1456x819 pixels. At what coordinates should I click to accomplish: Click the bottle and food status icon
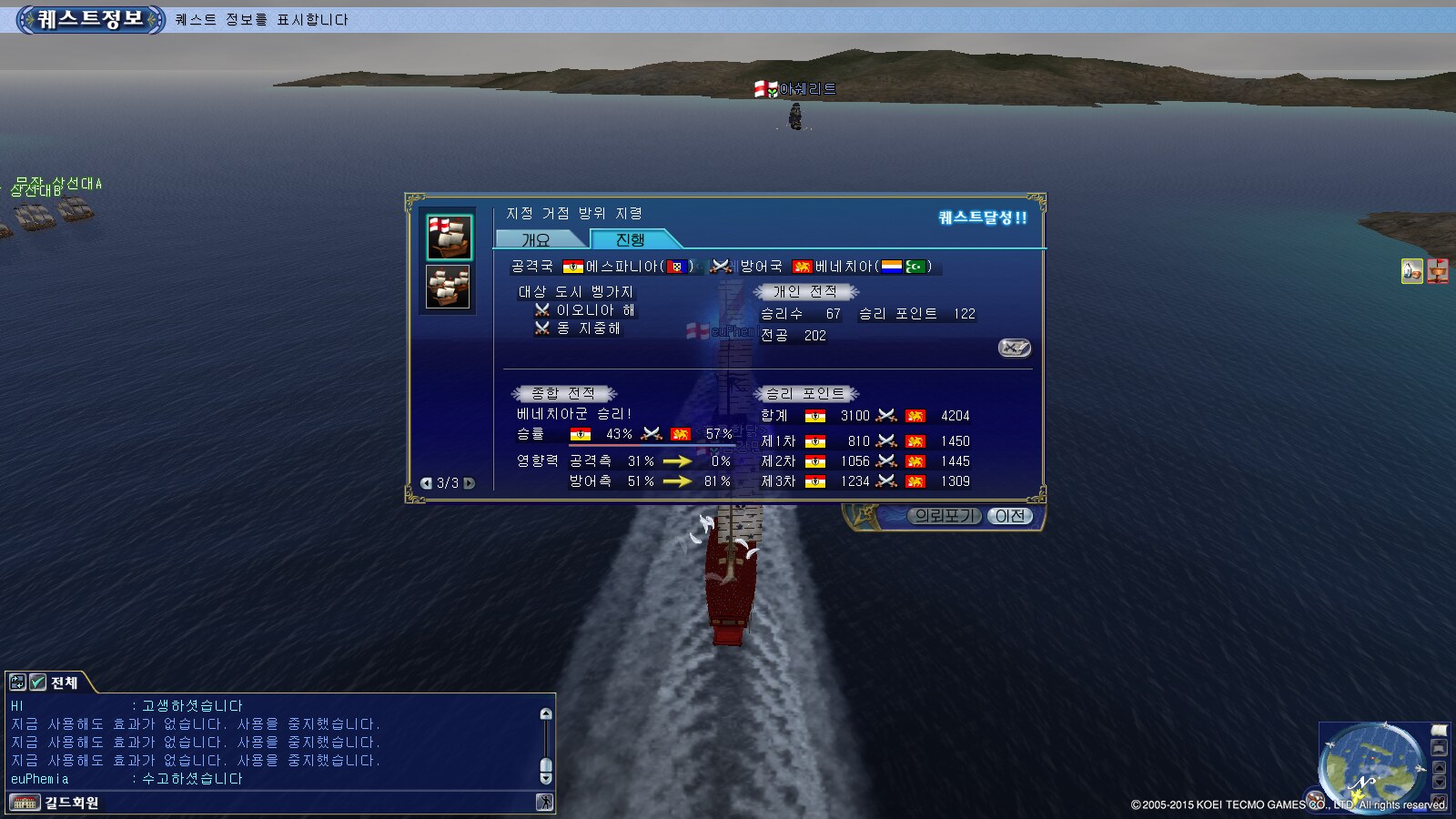click(x=1412, y=271)
